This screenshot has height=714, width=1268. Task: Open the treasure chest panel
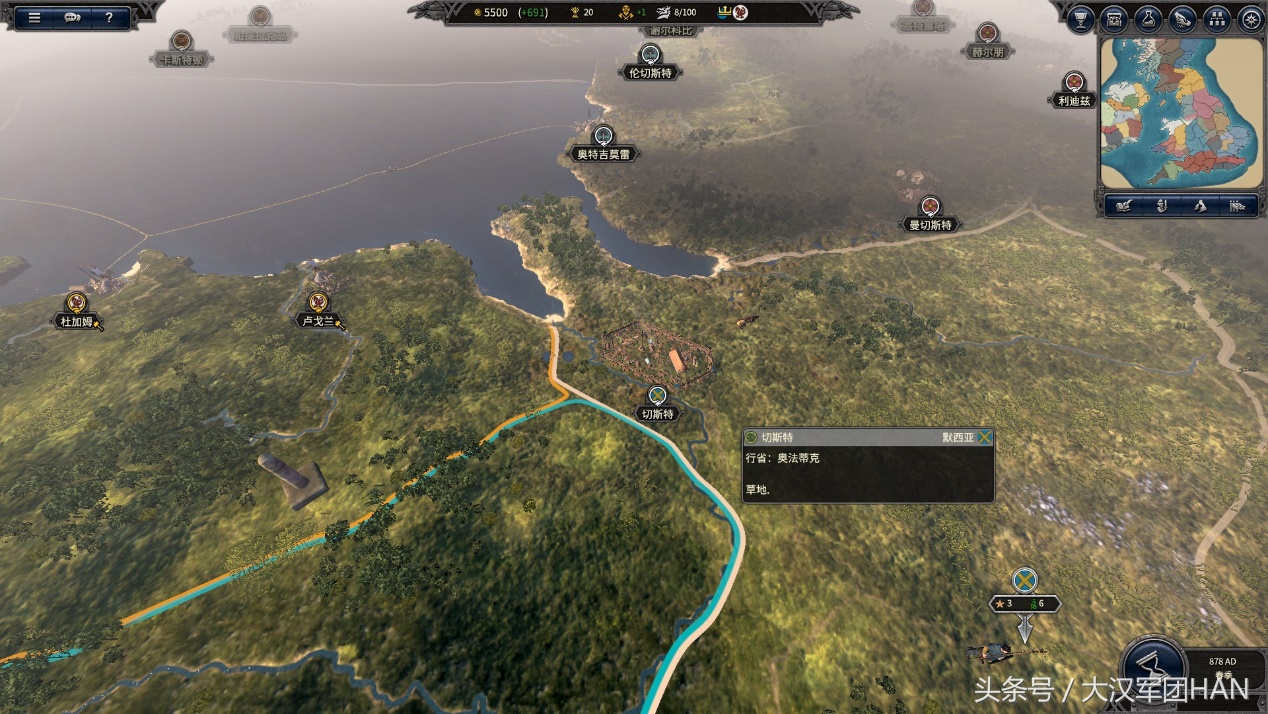pos(1114,18)
